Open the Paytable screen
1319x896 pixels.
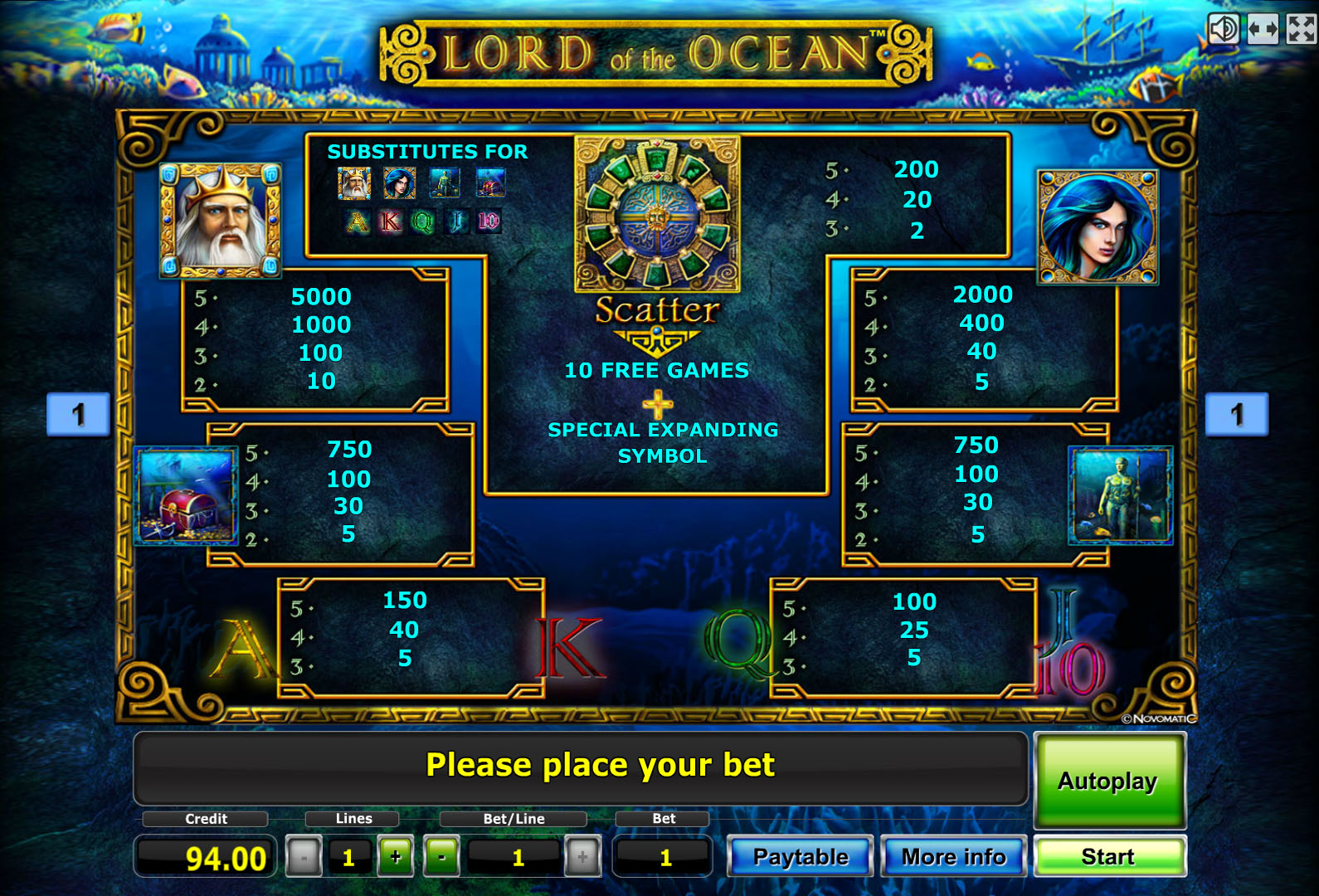click(x=801, y=856)
